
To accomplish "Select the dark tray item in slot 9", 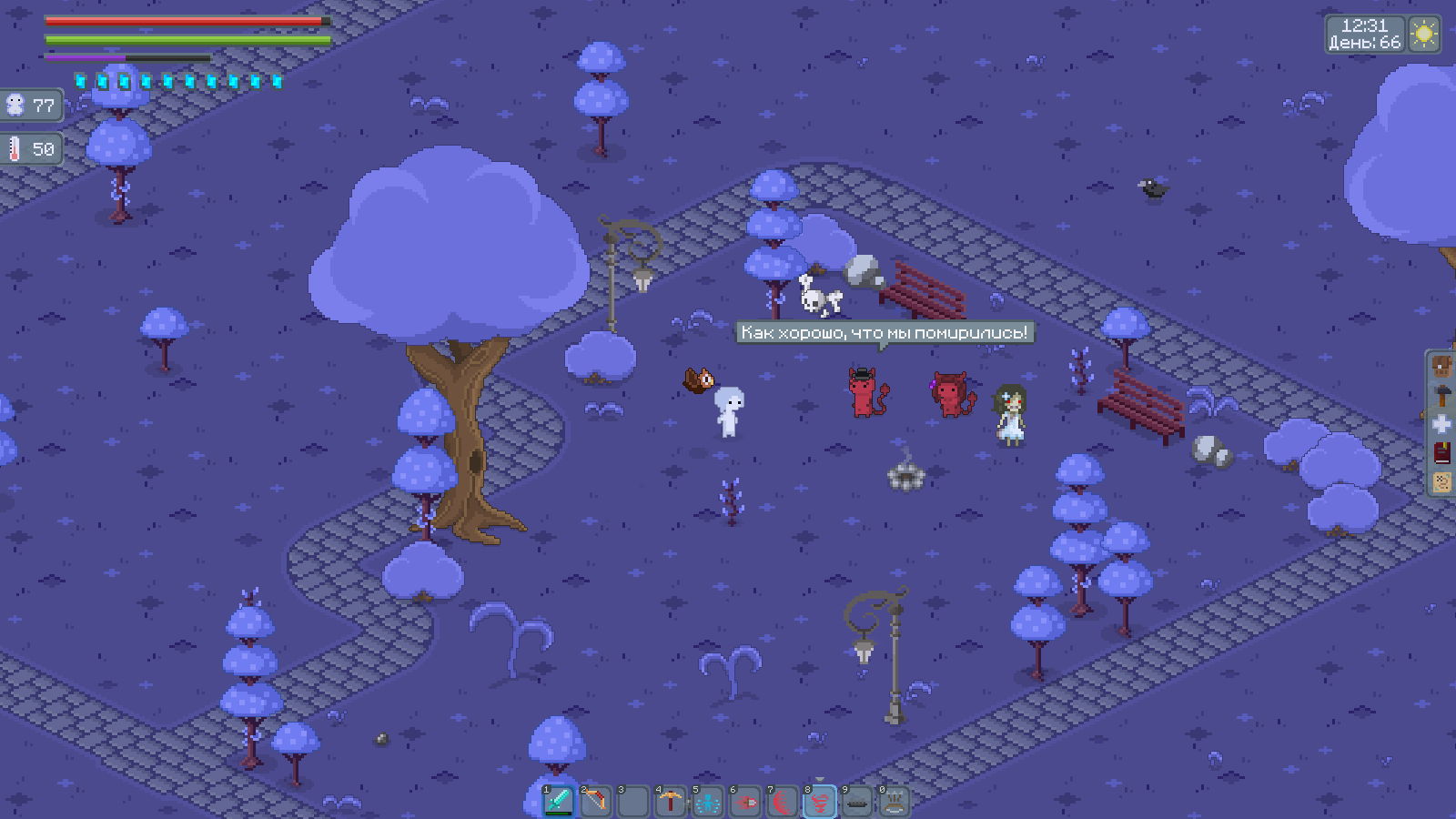I will coord(857,802).
